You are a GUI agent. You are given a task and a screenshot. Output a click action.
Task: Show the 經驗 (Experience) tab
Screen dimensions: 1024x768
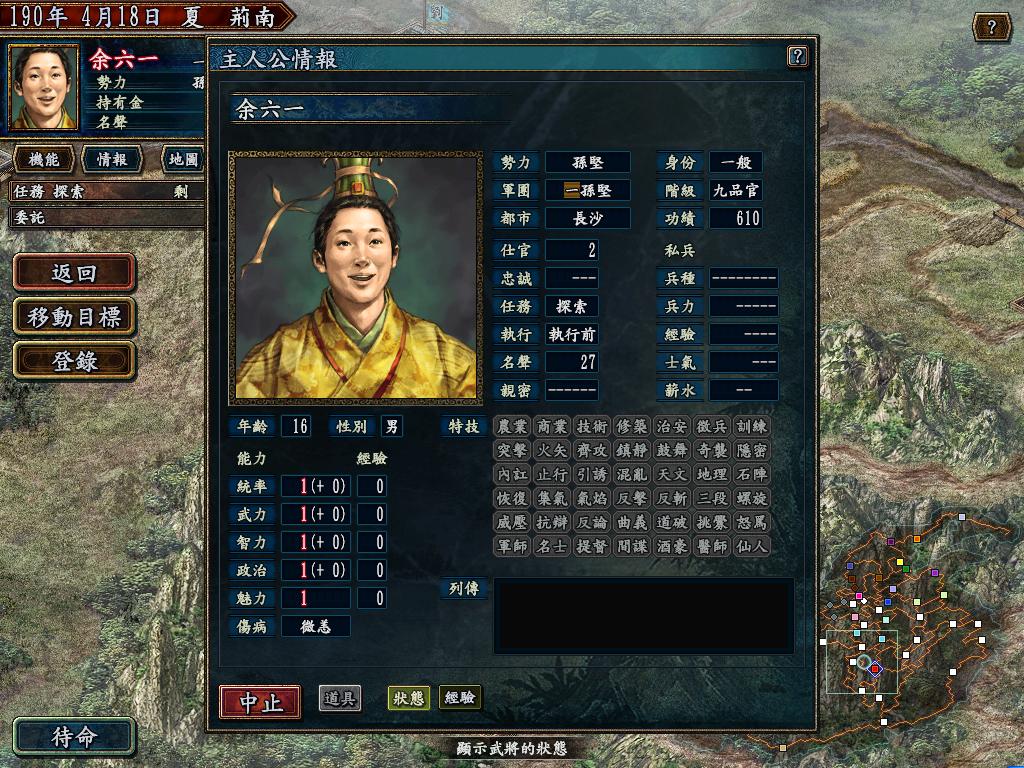pyautogui.click(x=460, y=698)
